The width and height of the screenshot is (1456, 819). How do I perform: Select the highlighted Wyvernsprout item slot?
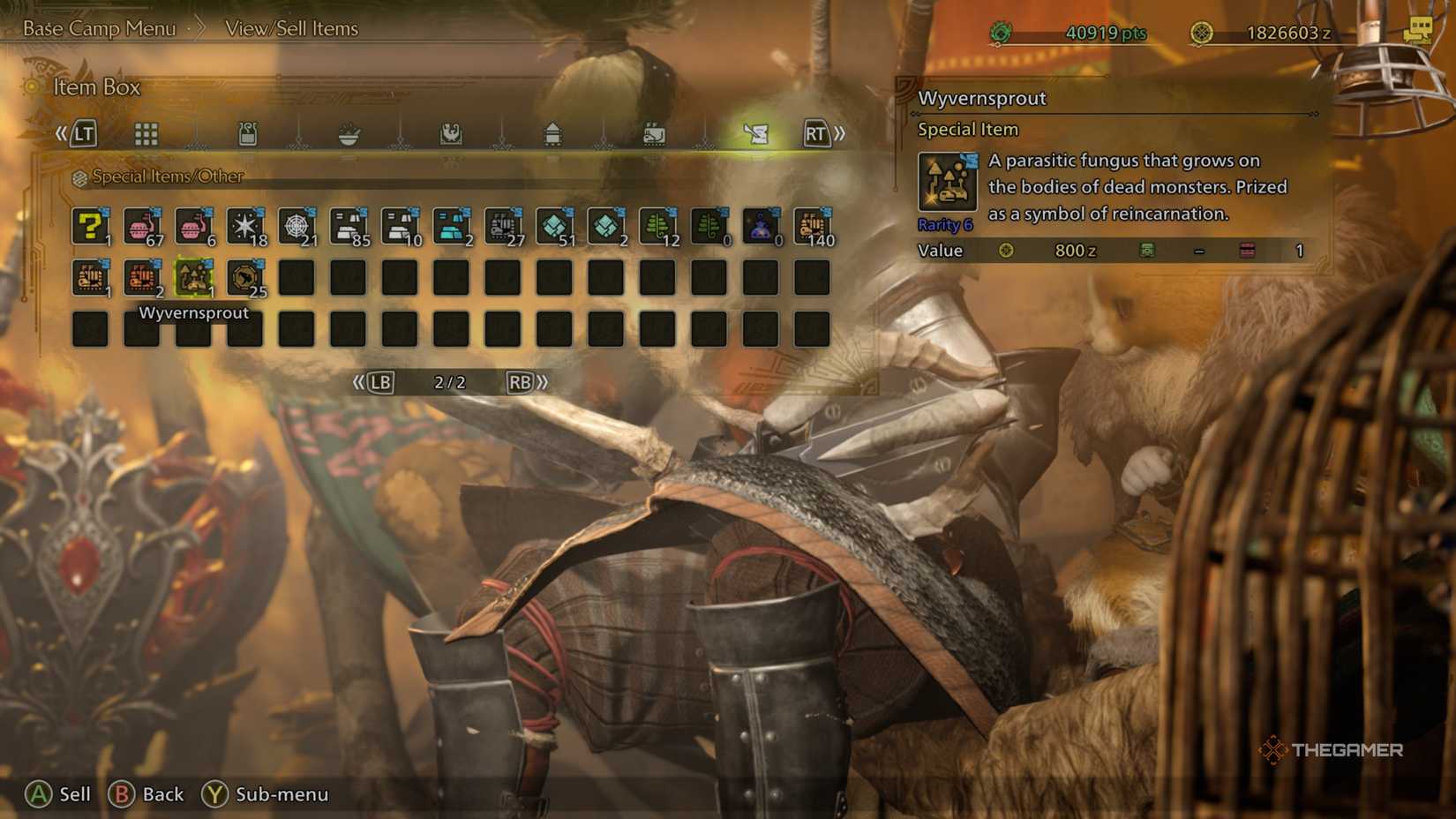click(x=193, y=276)
